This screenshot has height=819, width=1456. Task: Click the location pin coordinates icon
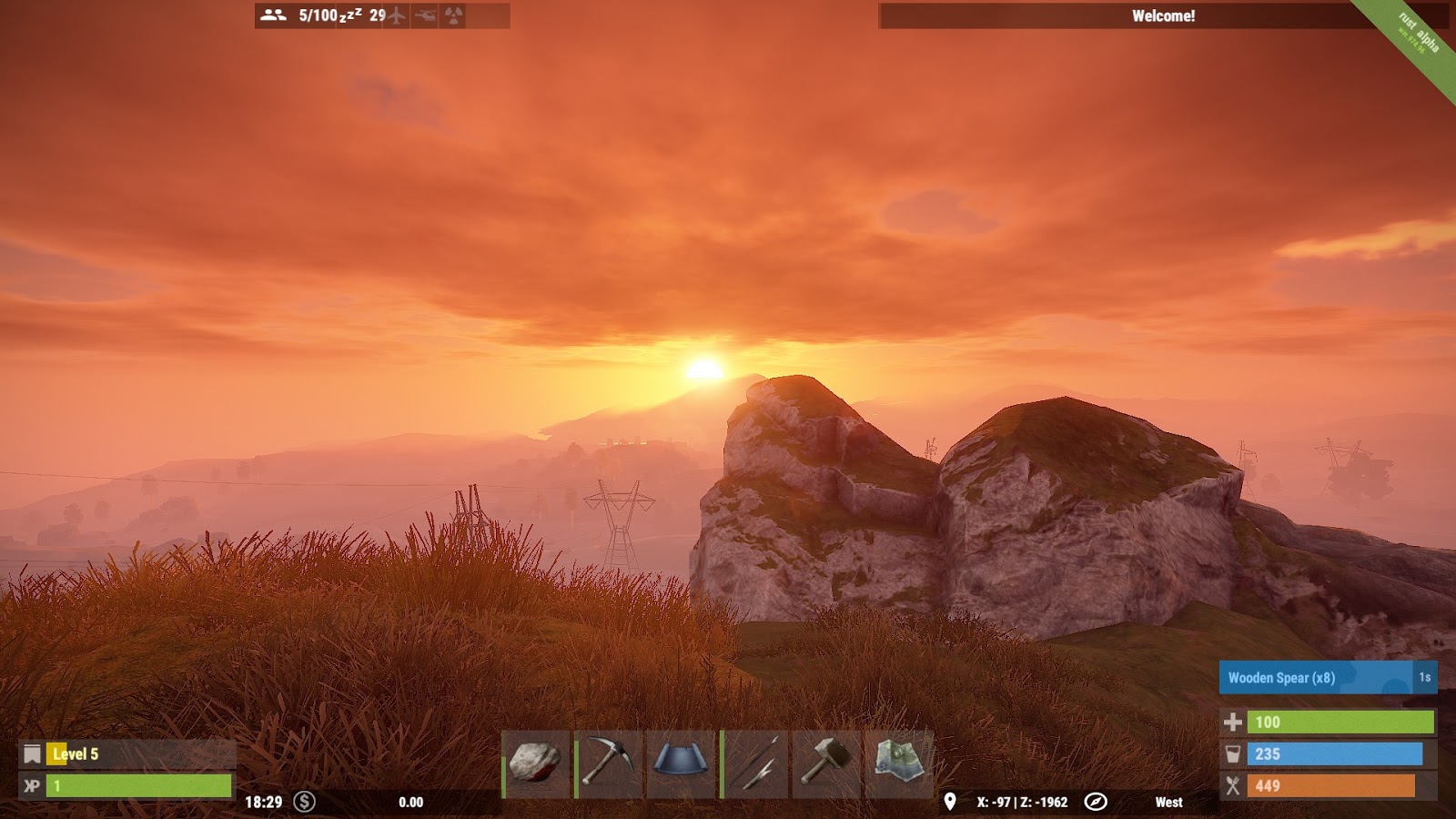[949, 802]
